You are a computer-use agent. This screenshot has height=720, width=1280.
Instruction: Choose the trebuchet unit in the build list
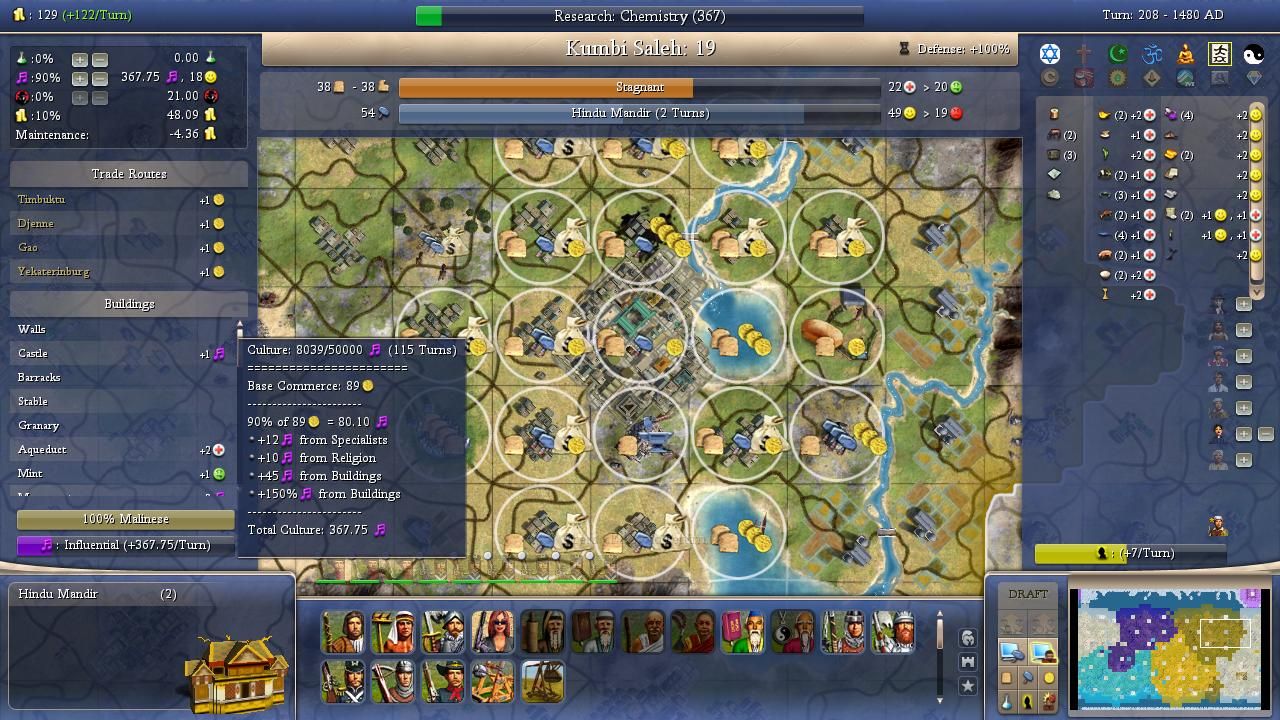coord(543,682)
